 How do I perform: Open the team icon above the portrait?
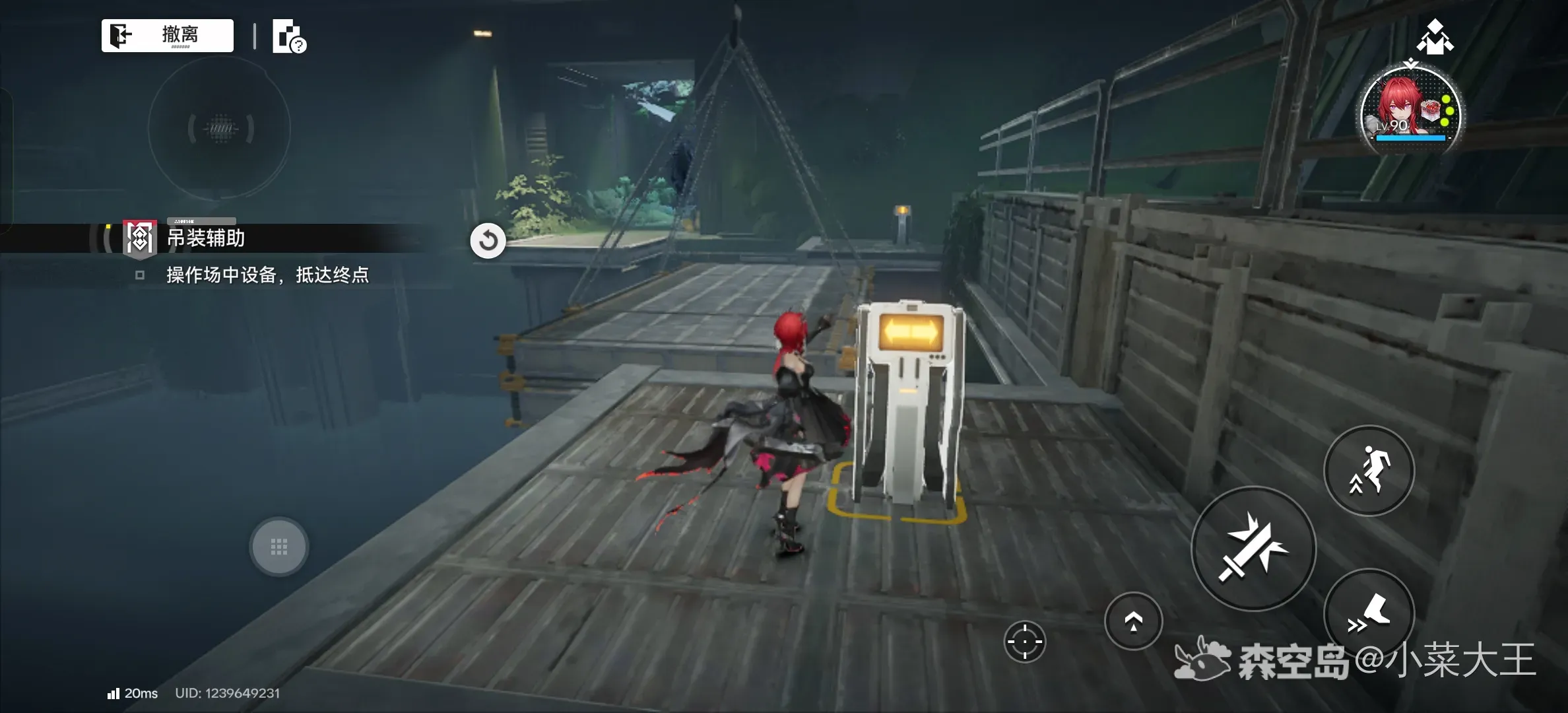pos(1435,37)
